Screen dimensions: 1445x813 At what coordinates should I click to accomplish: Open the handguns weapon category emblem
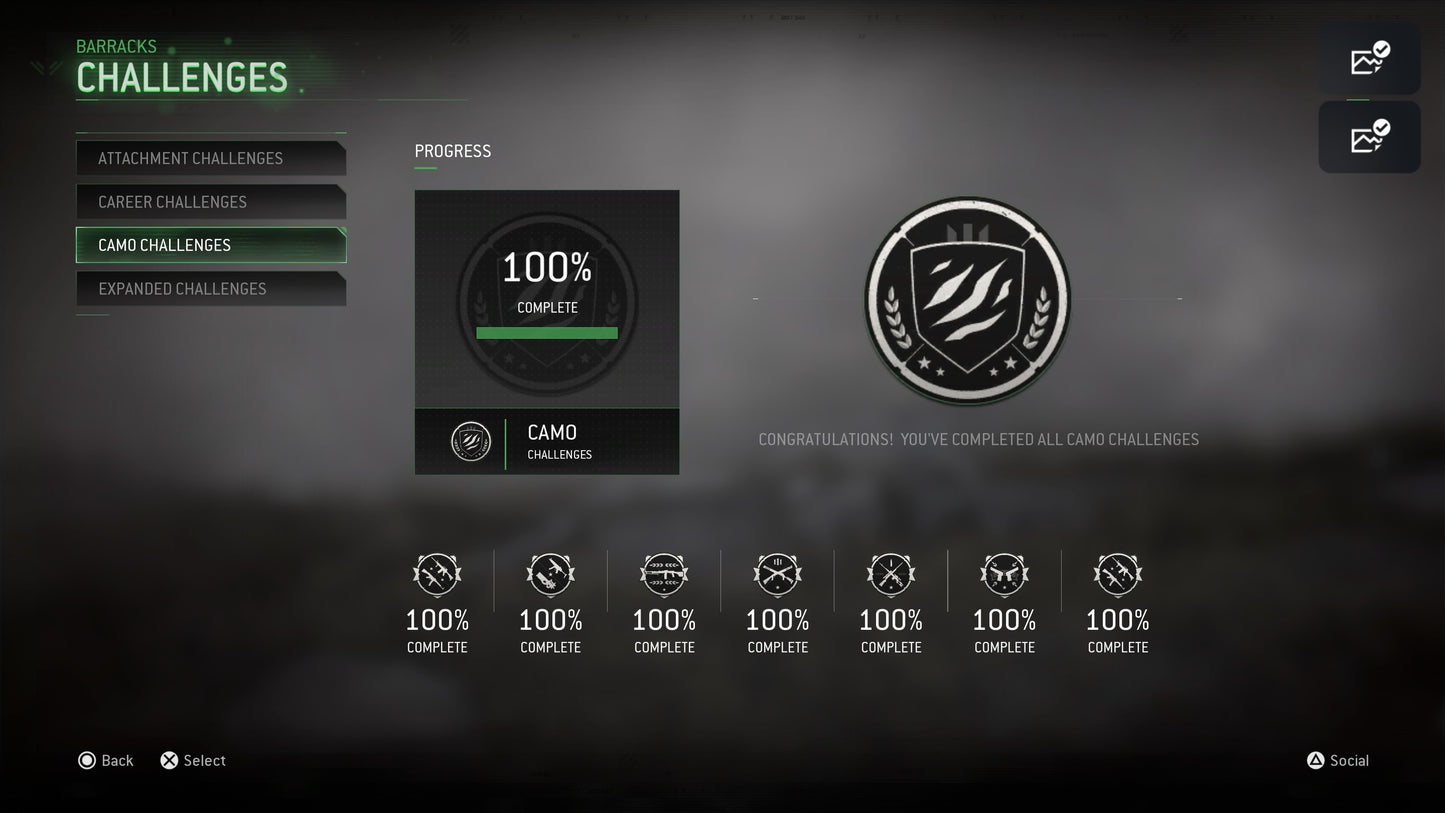(x=1004, y=575)
